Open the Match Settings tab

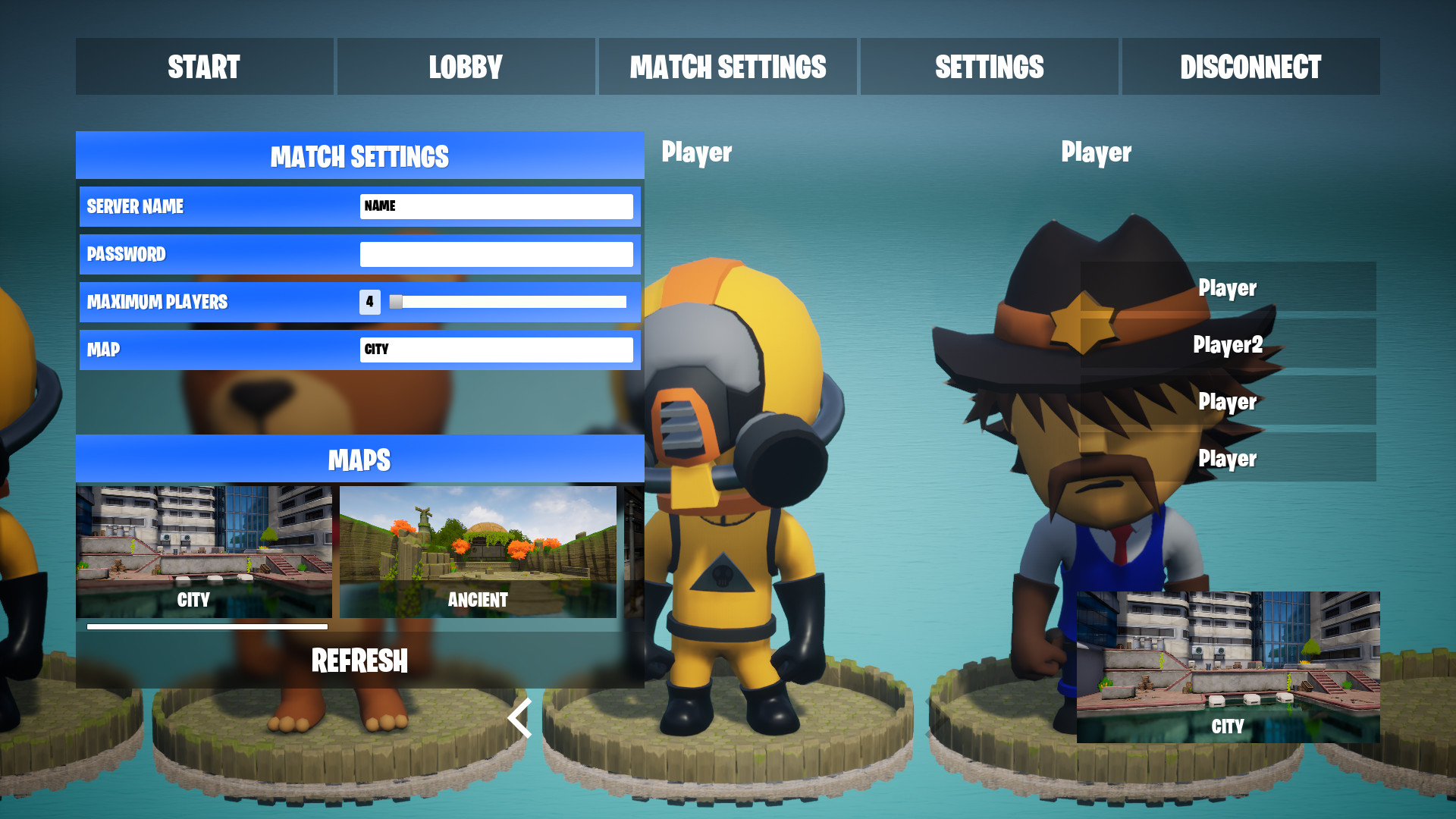pos(727,67)
